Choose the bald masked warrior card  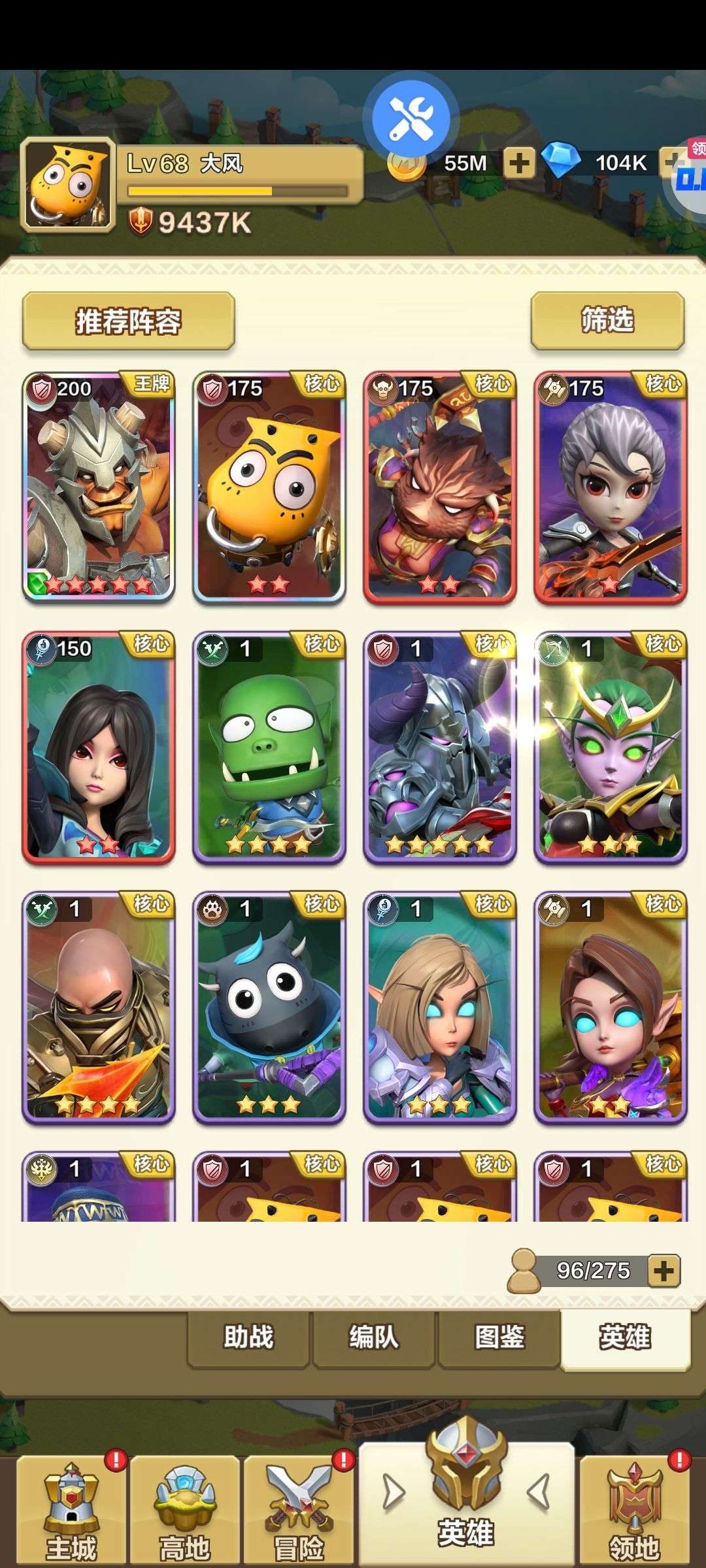click(99, 1007)
